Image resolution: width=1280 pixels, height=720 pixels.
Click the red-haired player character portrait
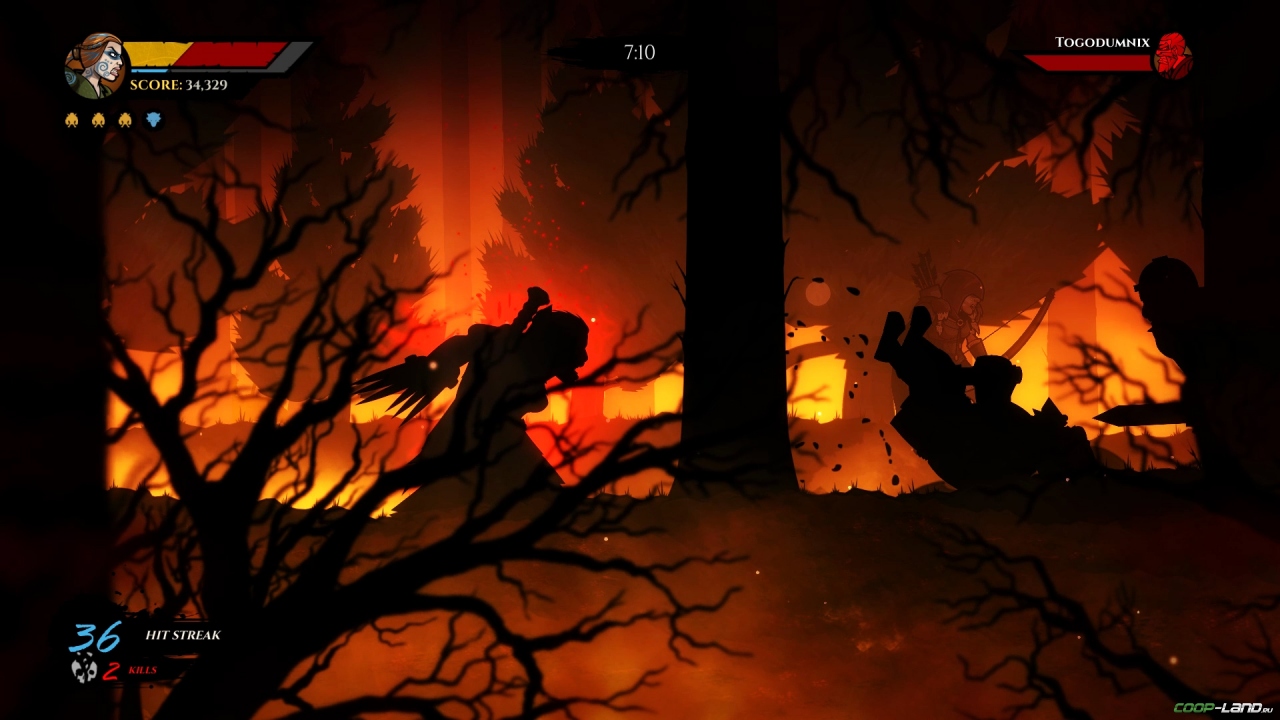tap(95, 65)
